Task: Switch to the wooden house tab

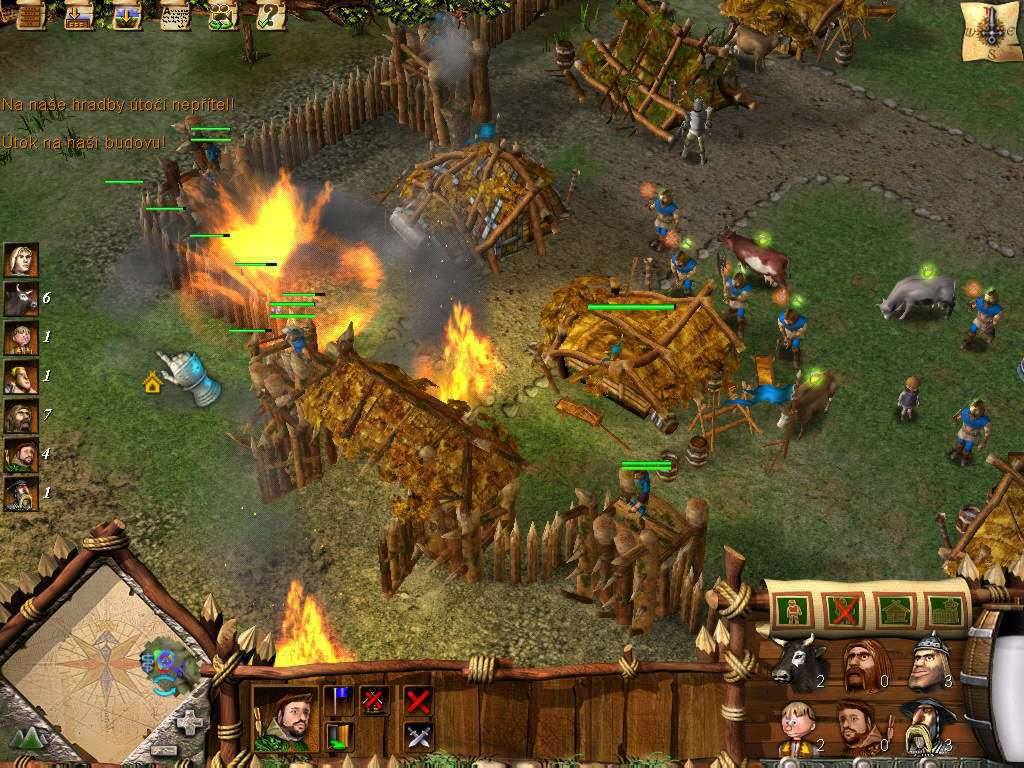Action: tap(893, 610)
